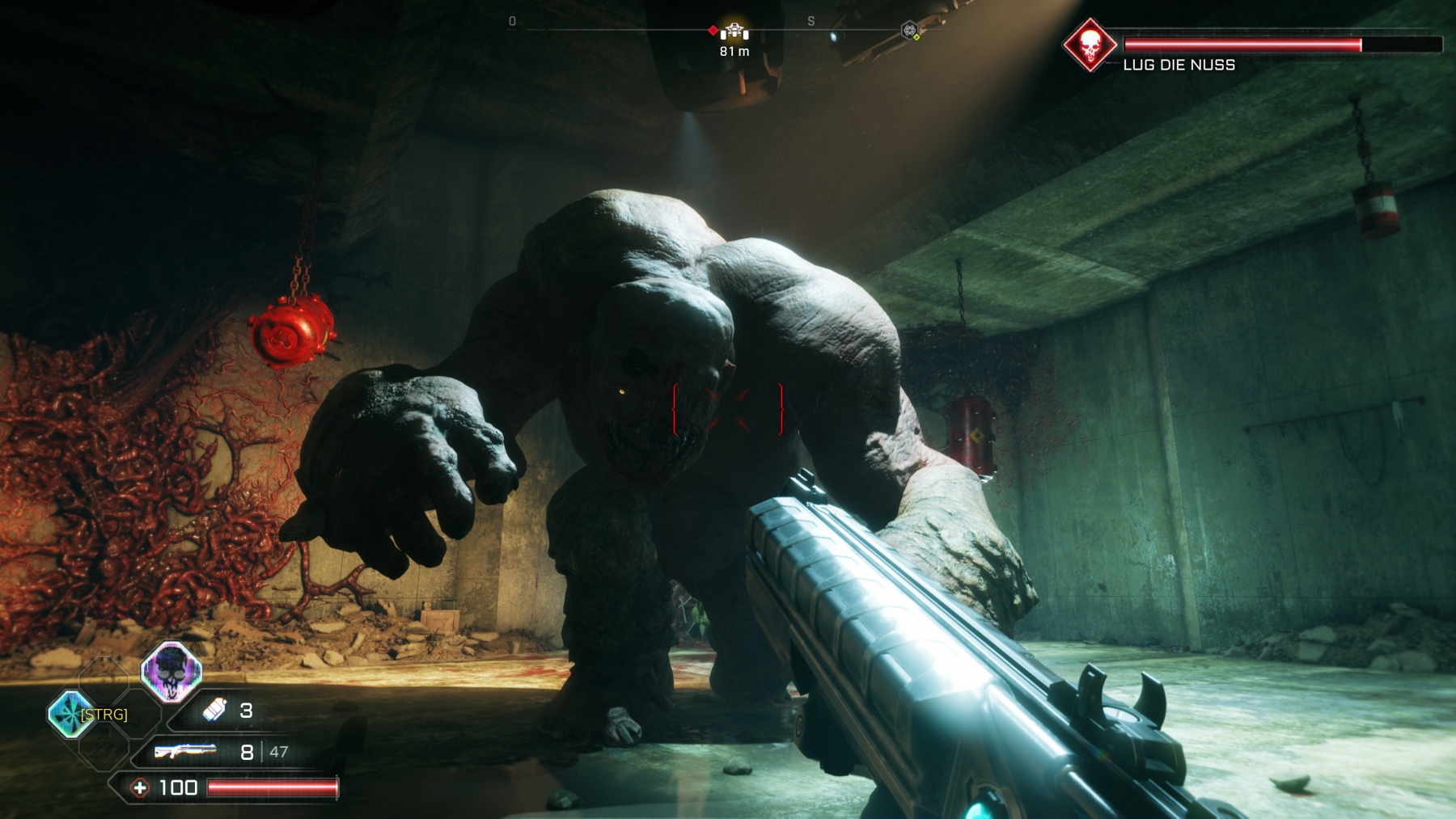Activate the teal shatter nanotrite ability
Image resolution: width=1456 pixels, height=819 pixels.
[70, 715]
